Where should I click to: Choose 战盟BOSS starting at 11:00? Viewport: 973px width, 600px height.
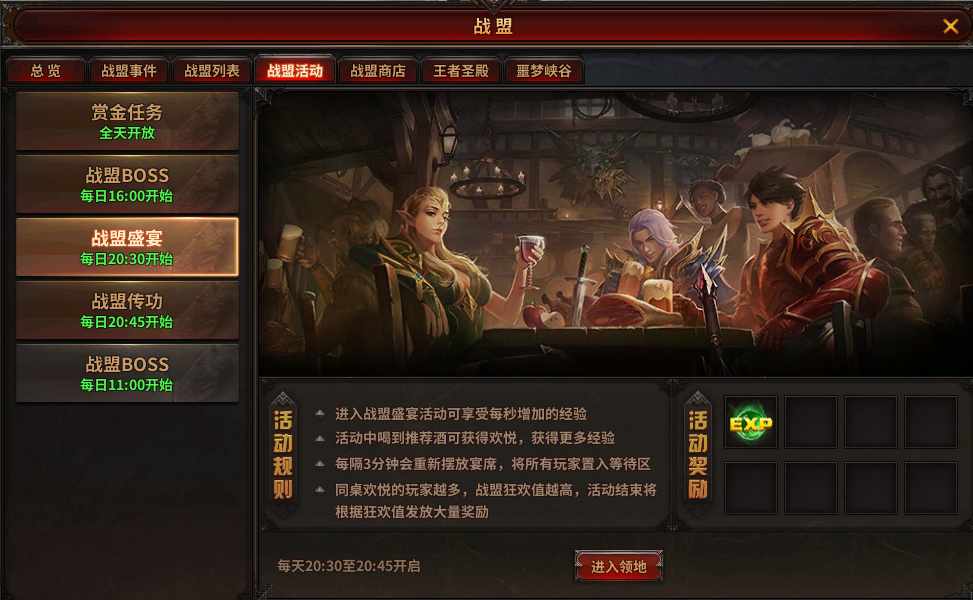(x=127, y=373)
